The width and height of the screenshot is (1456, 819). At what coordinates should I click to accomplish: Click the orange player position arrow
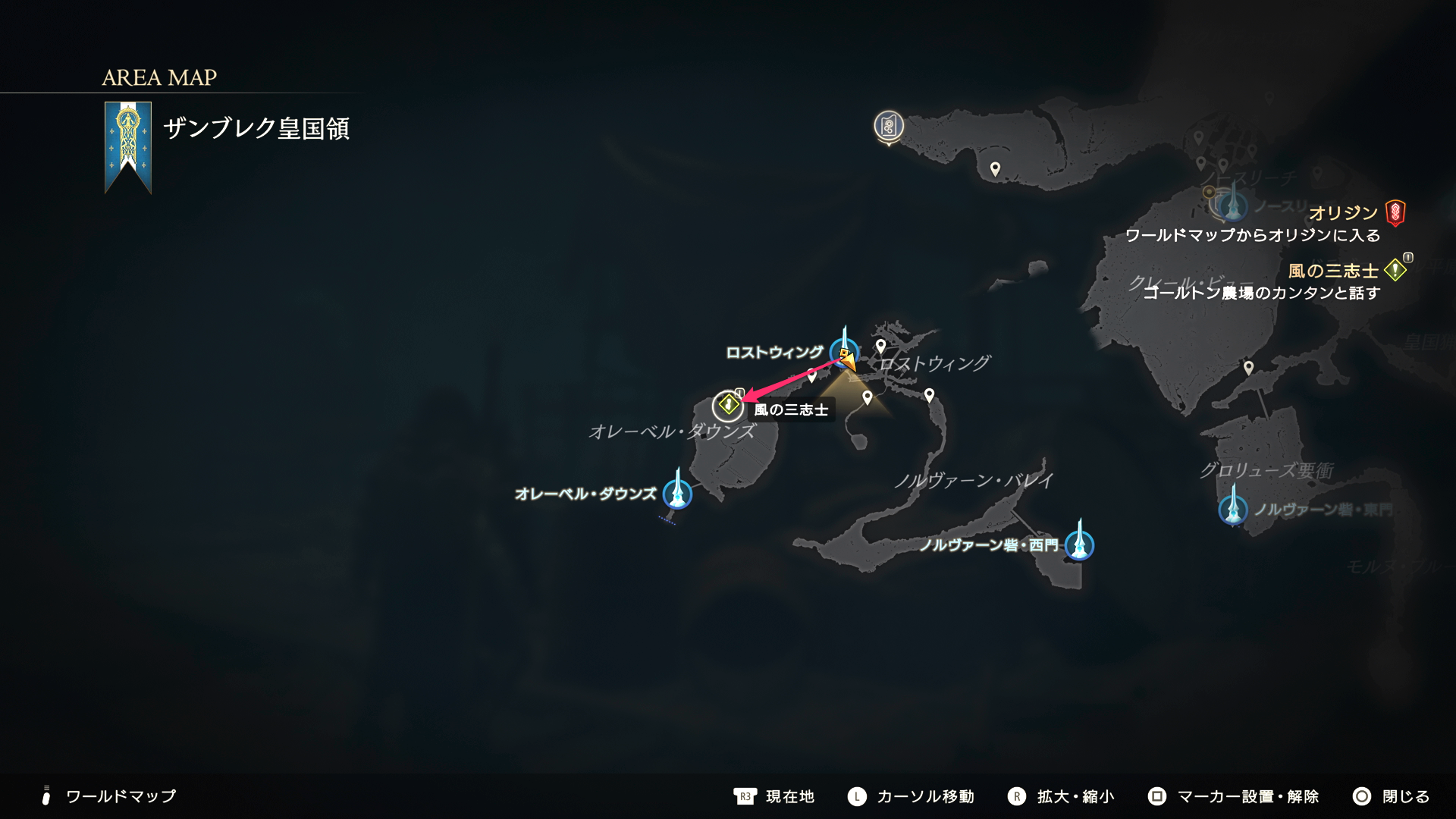click(847, 361)
